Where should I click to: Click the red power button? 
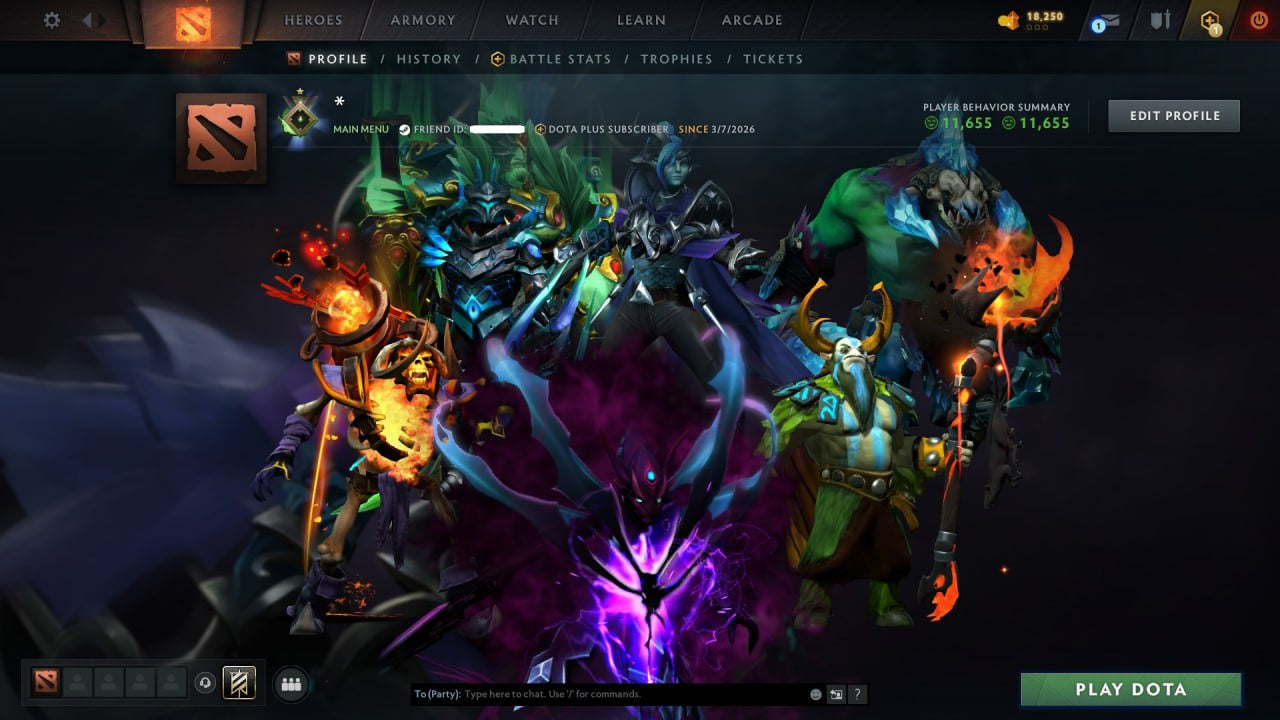point(1258,19)
